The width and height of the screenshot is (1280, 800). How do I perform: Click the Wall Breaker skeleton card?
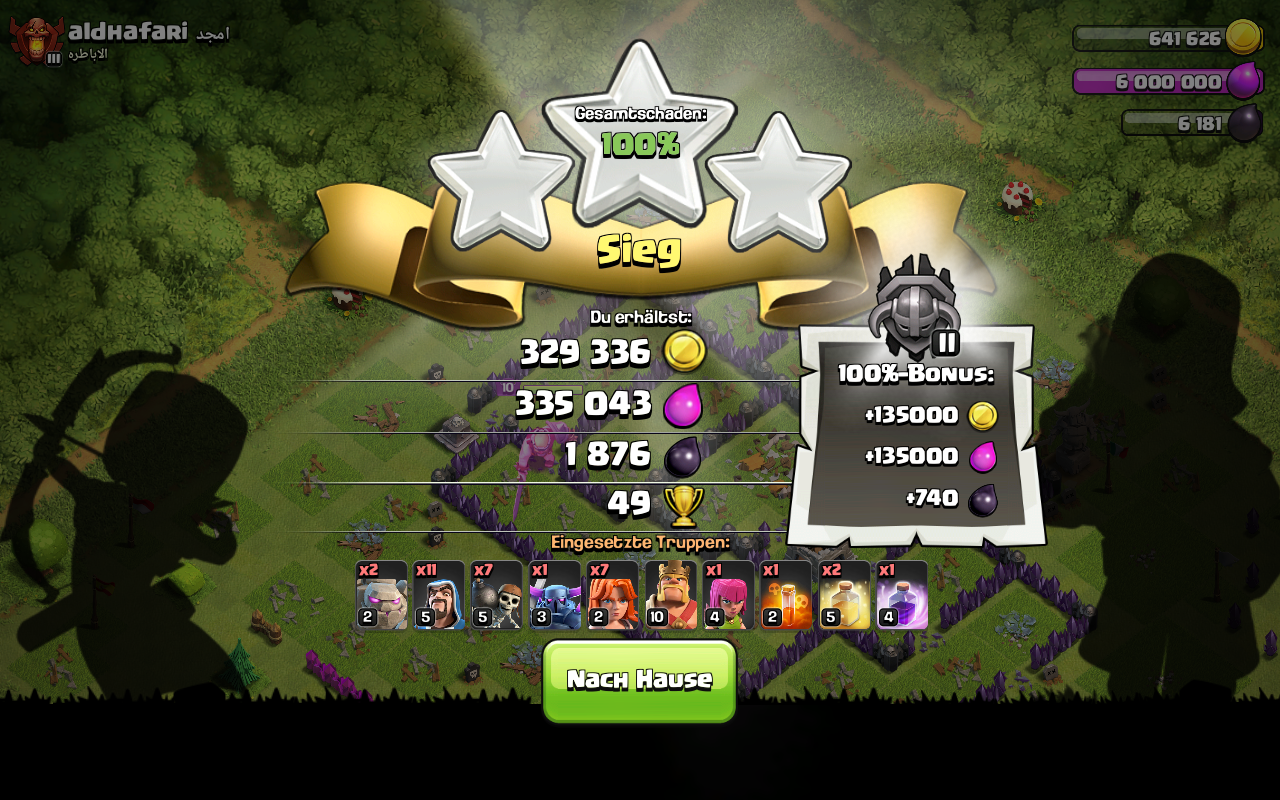pyautogui.click(x=497, y=595)
